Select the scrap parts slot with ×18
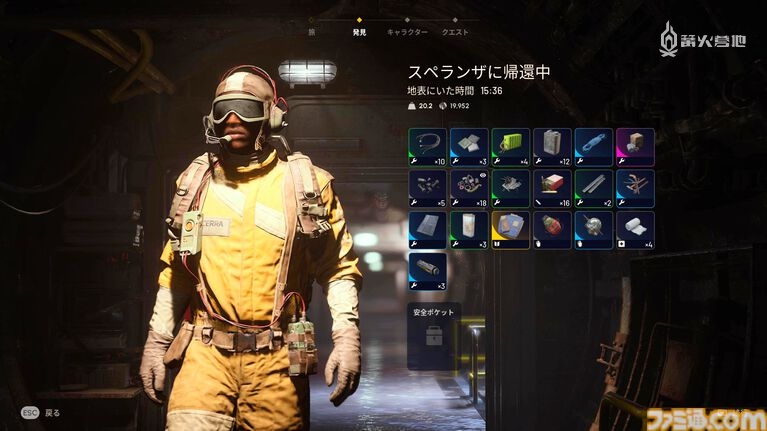The width and height of the screenshot is (767, 431). tap(469, 188)
